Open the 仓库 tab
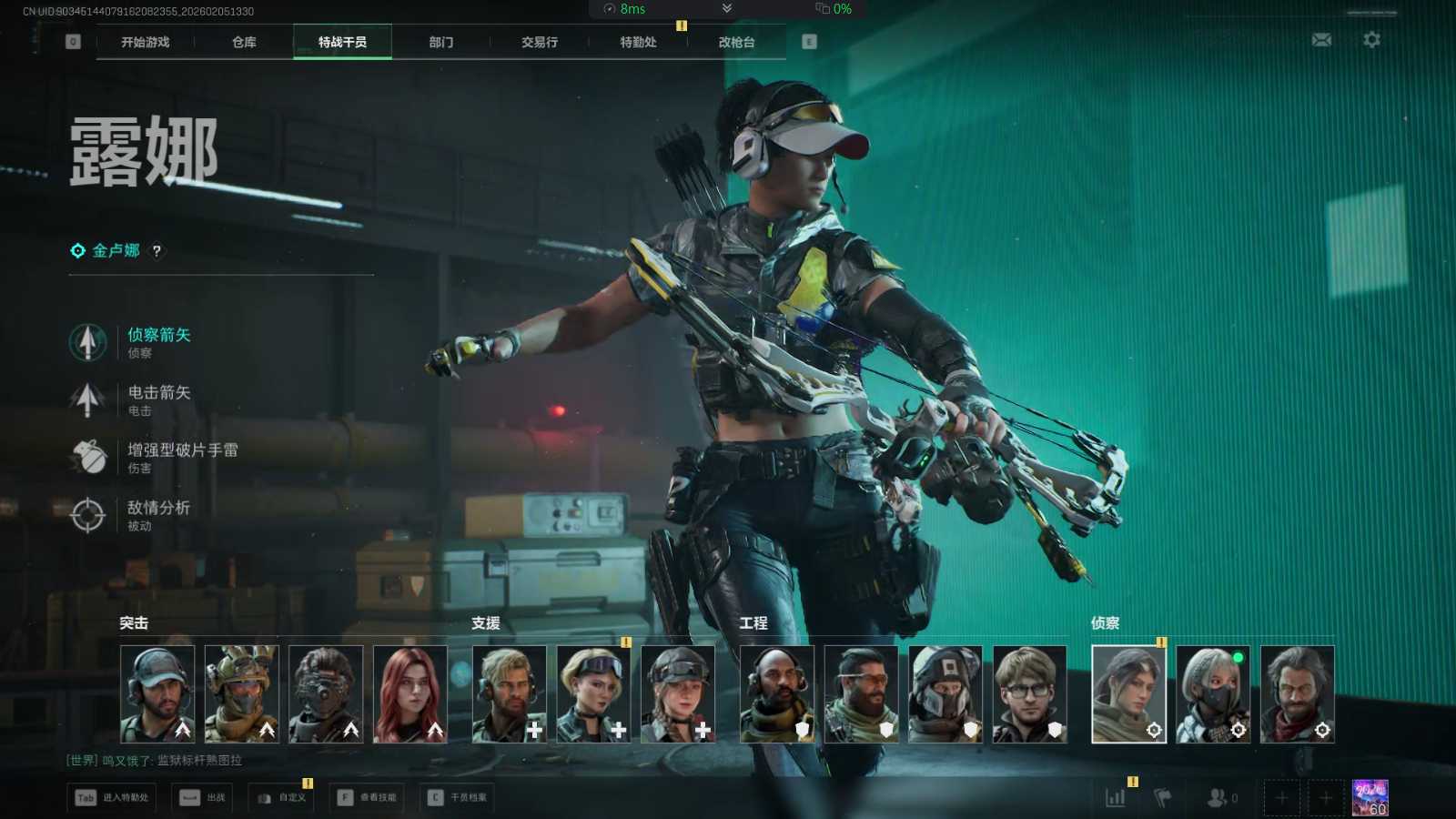 [244, 42]
